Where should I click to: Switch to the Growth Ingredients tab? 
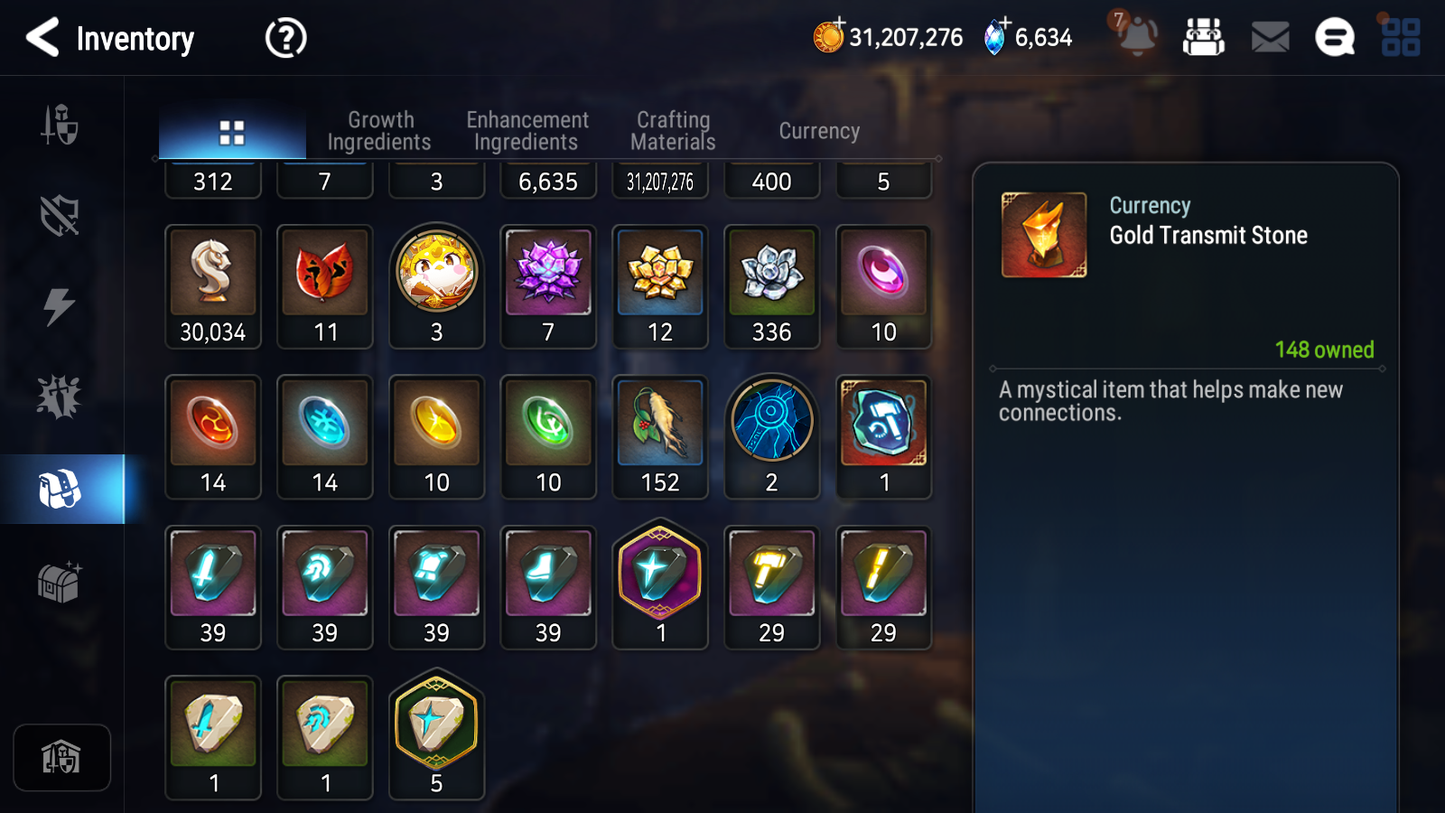pos(380,131)
